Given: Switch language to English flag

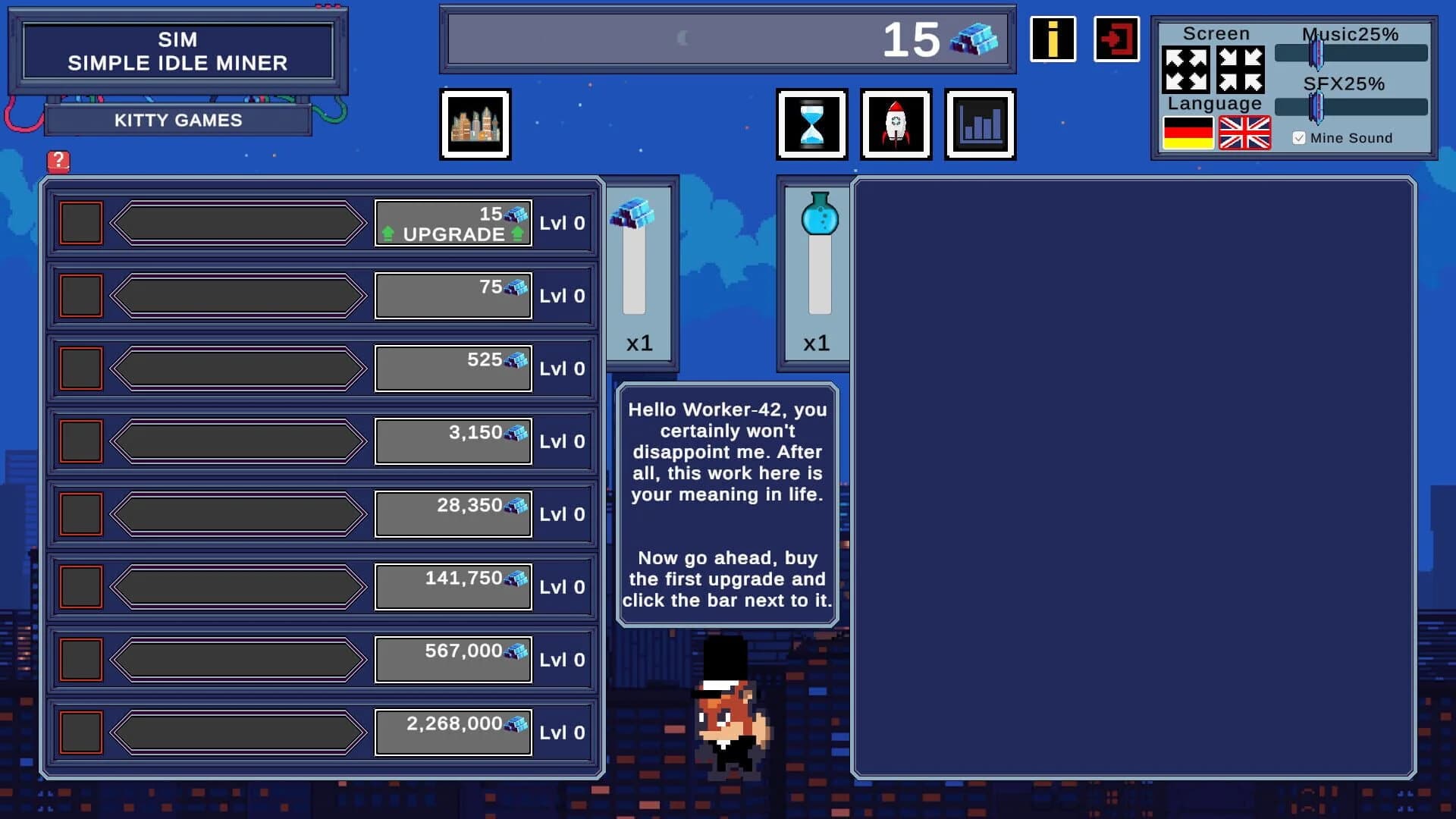Looking at the screenshot, I should tap(1244, 132).
